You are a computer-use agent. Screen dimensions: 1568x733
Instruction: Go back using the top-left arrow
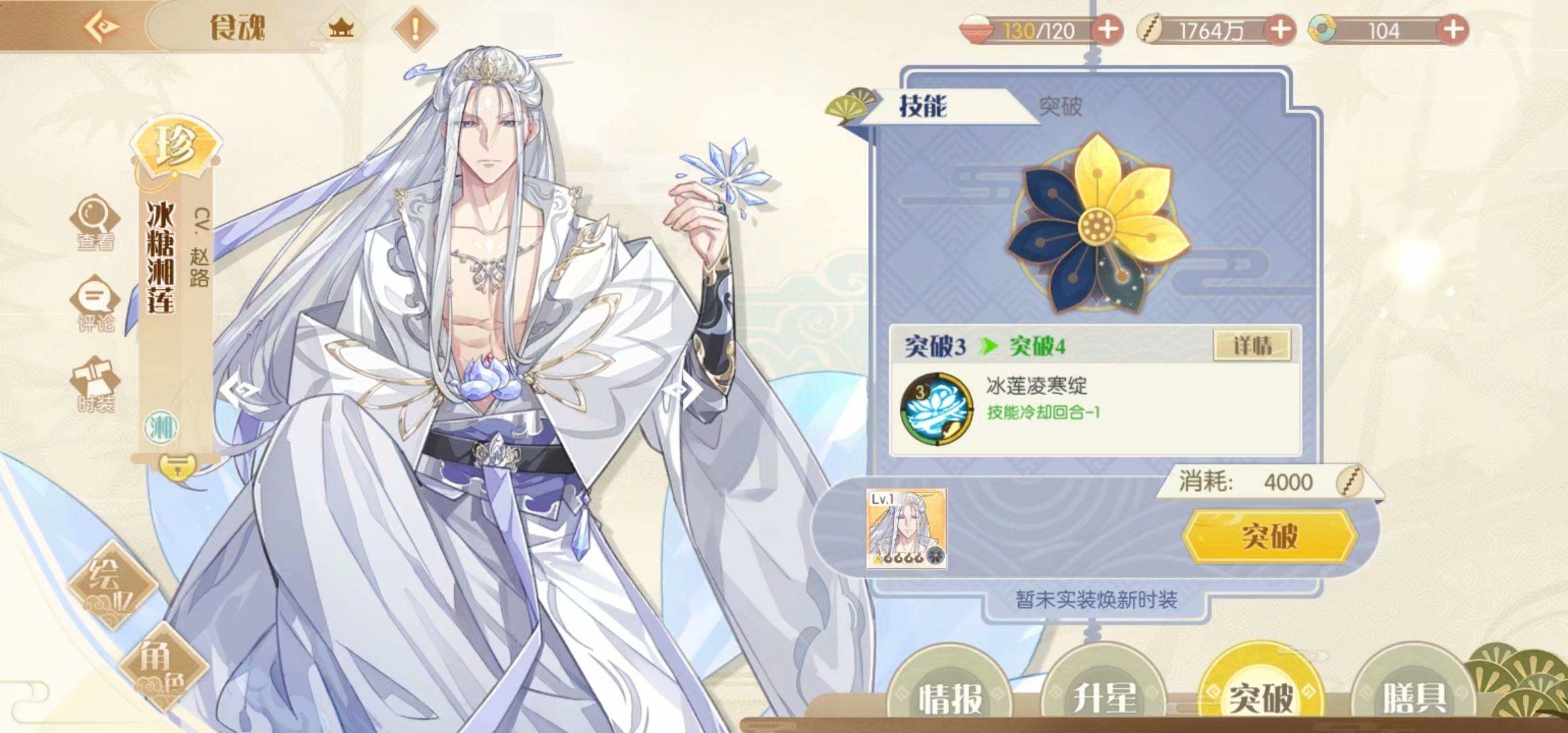(103, 27)
